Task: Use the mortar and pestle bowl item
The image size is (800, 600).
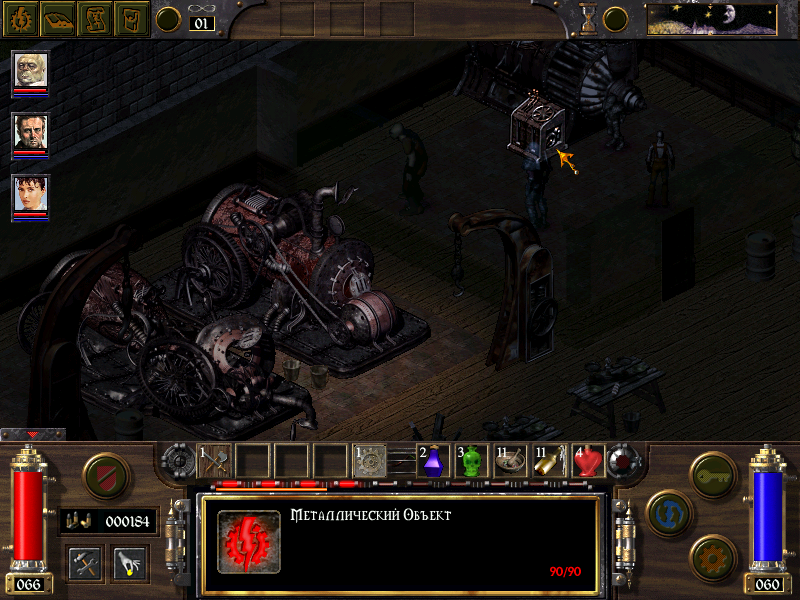Action: (x=509, y=461)
